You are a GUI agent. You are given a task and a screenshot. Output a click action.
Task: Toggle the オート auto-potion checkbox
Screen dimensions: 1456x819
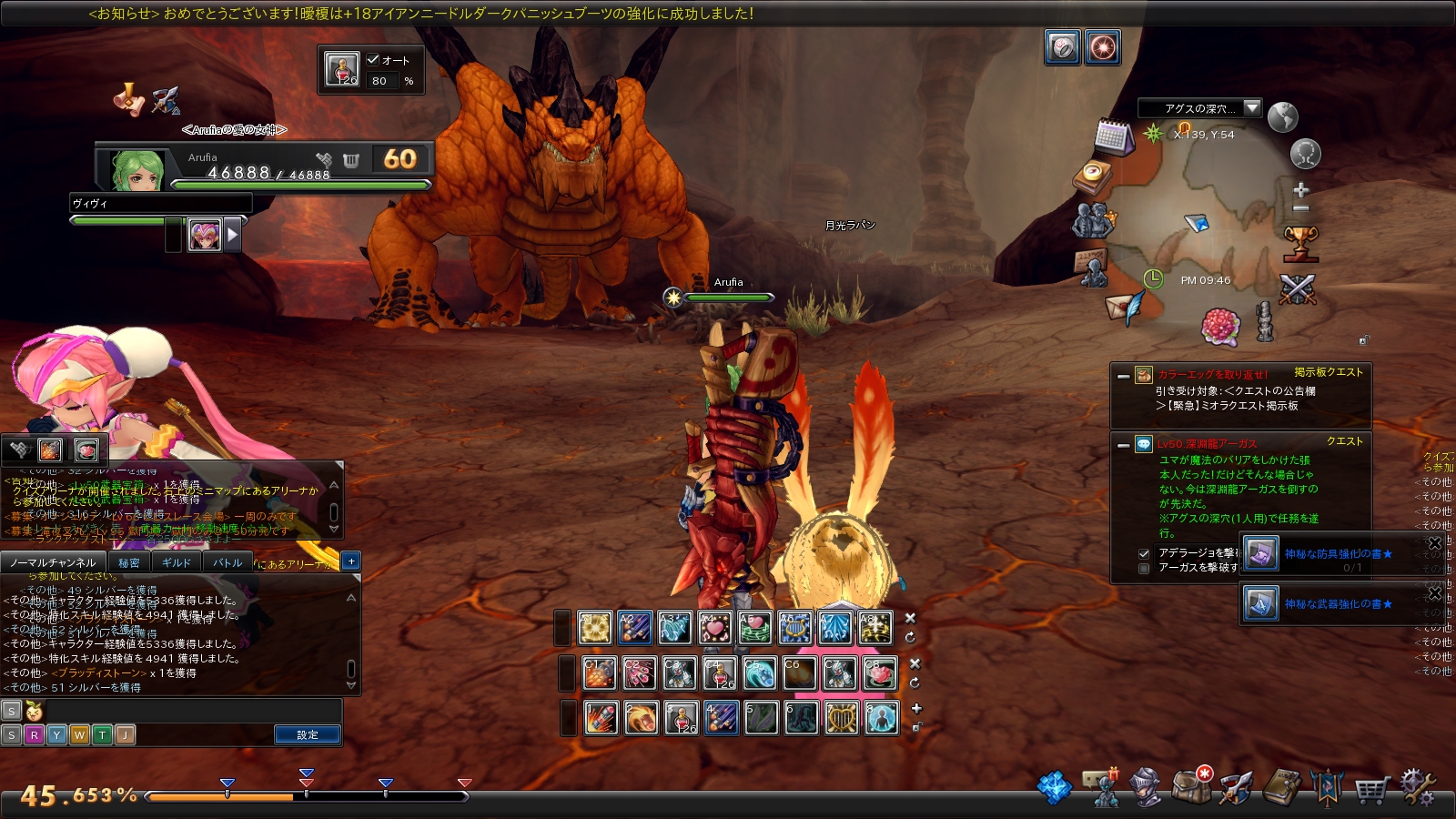(x=373, y=60)
